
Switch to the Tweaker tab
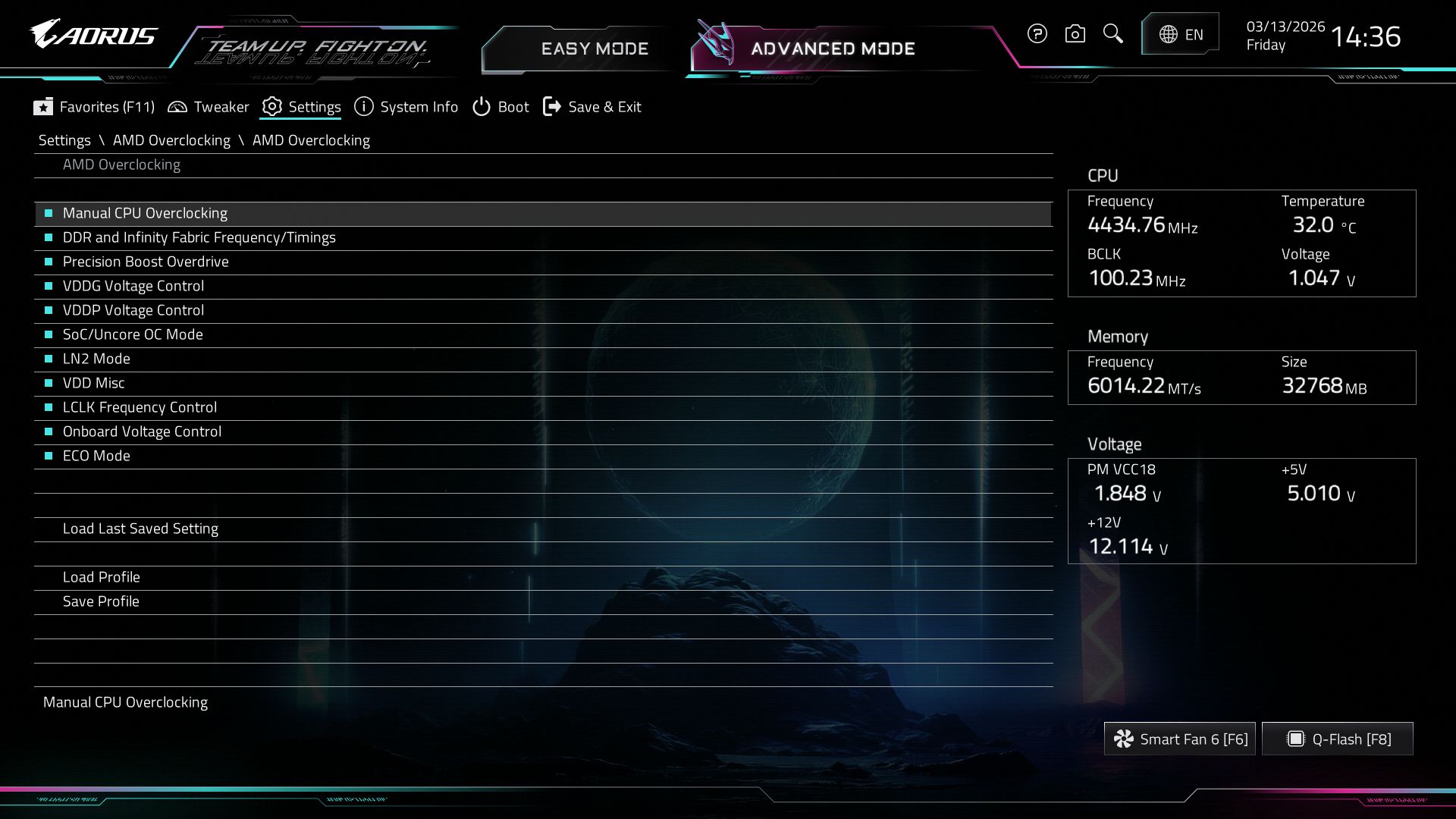point(209,107)
